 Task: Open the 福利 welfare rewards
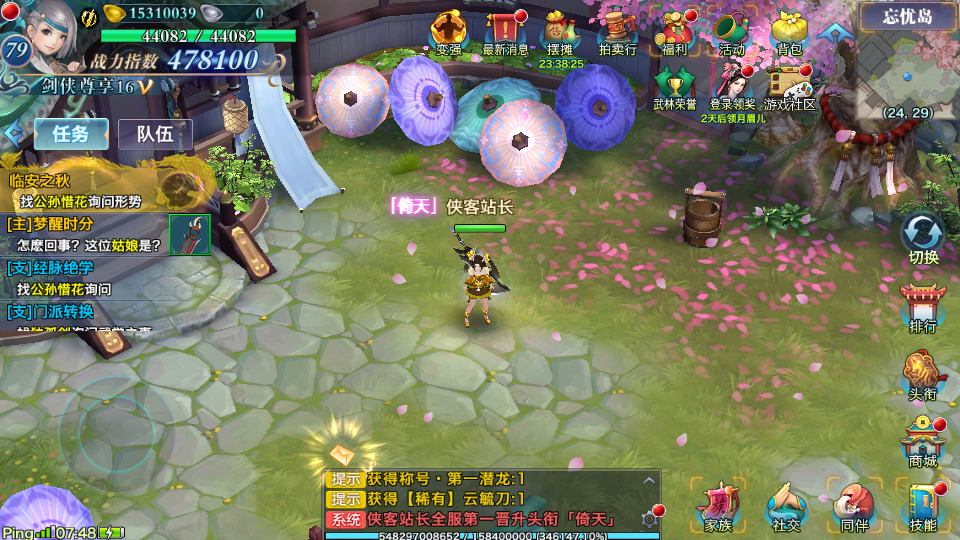click(674, 31)
